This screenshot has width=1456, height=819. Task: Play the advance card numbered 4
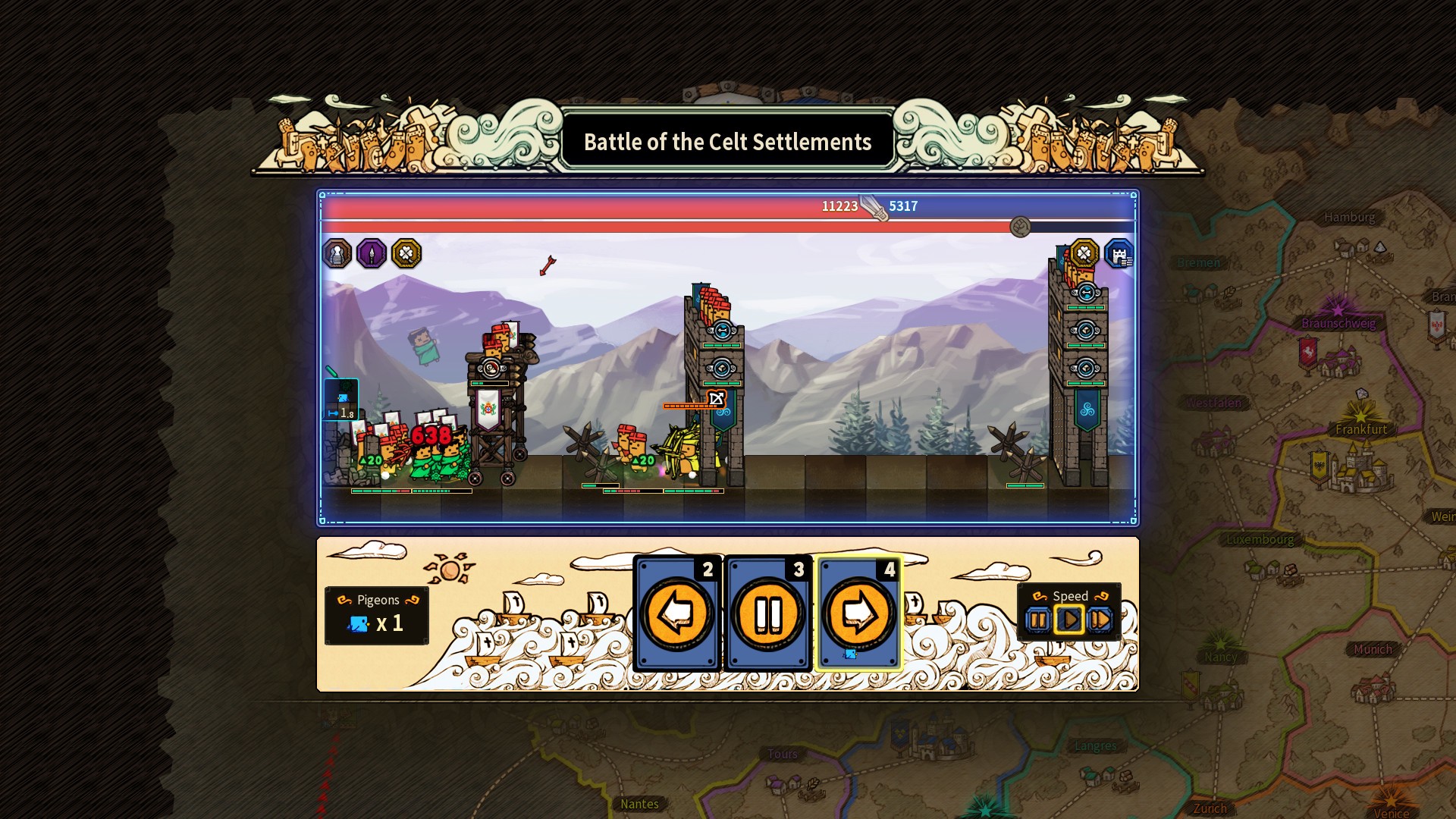pos(857,616)
